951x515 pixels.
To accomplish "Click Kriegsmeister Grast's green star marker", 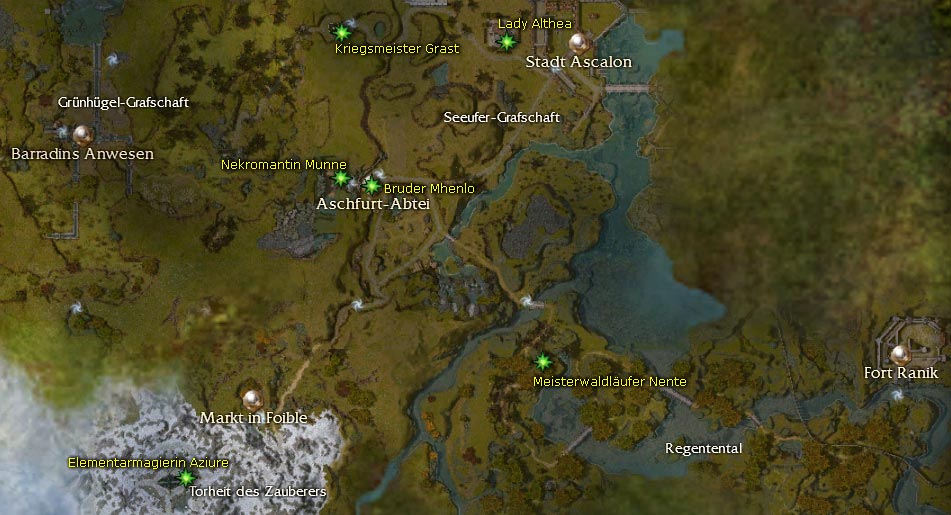I will (342, 31).
